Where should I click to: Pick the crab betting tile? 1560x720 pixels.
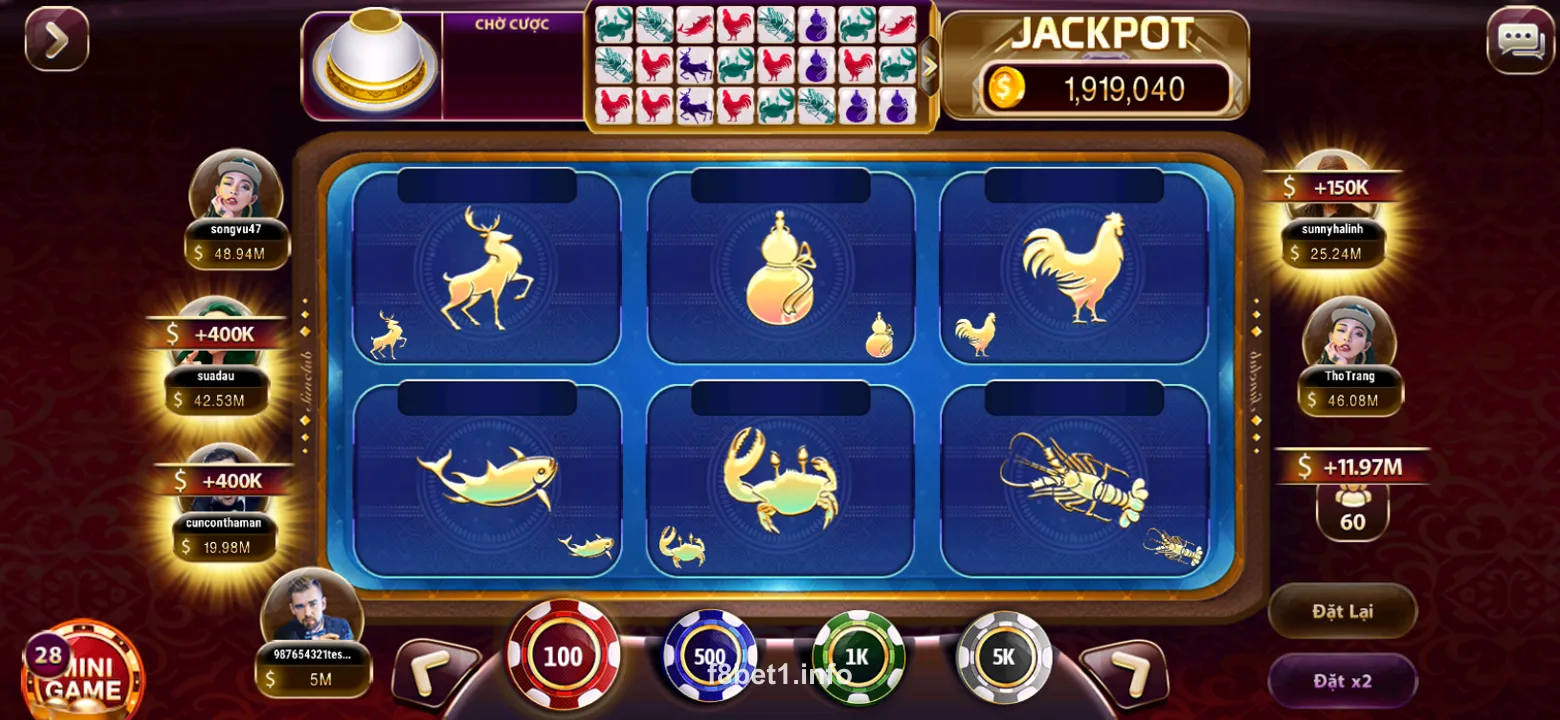[x=781, y=480]
